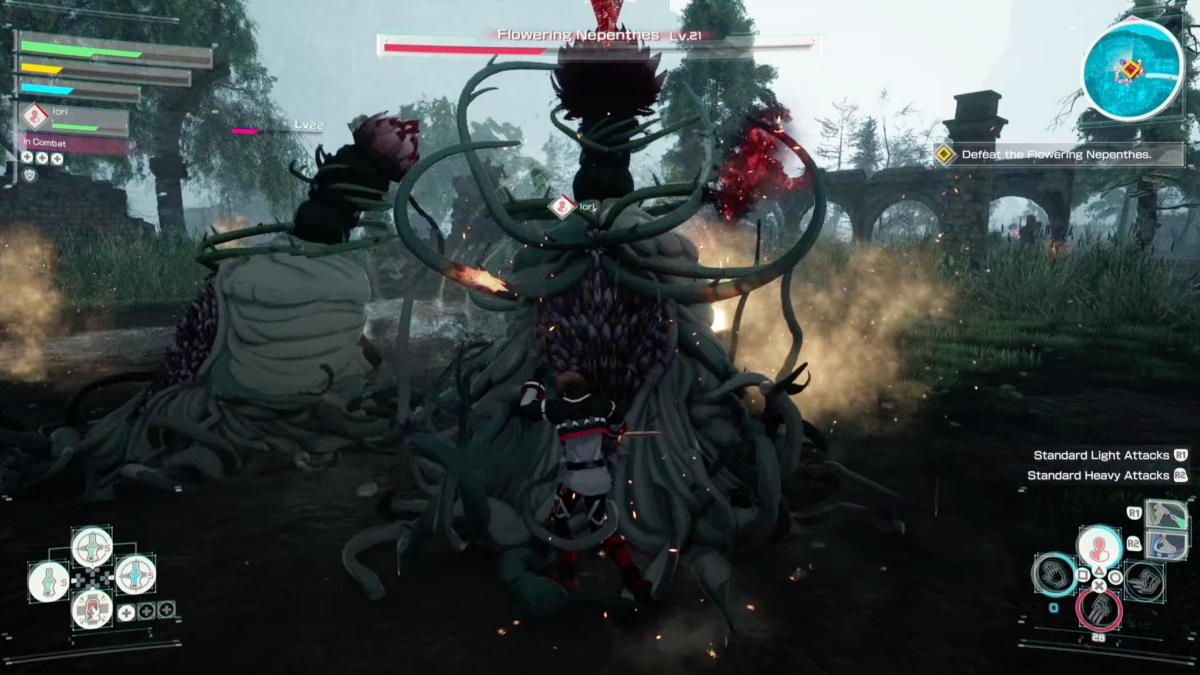Activate the fist skill with the red ring
The image size is (1200, 675).
tap(1098, 609)
